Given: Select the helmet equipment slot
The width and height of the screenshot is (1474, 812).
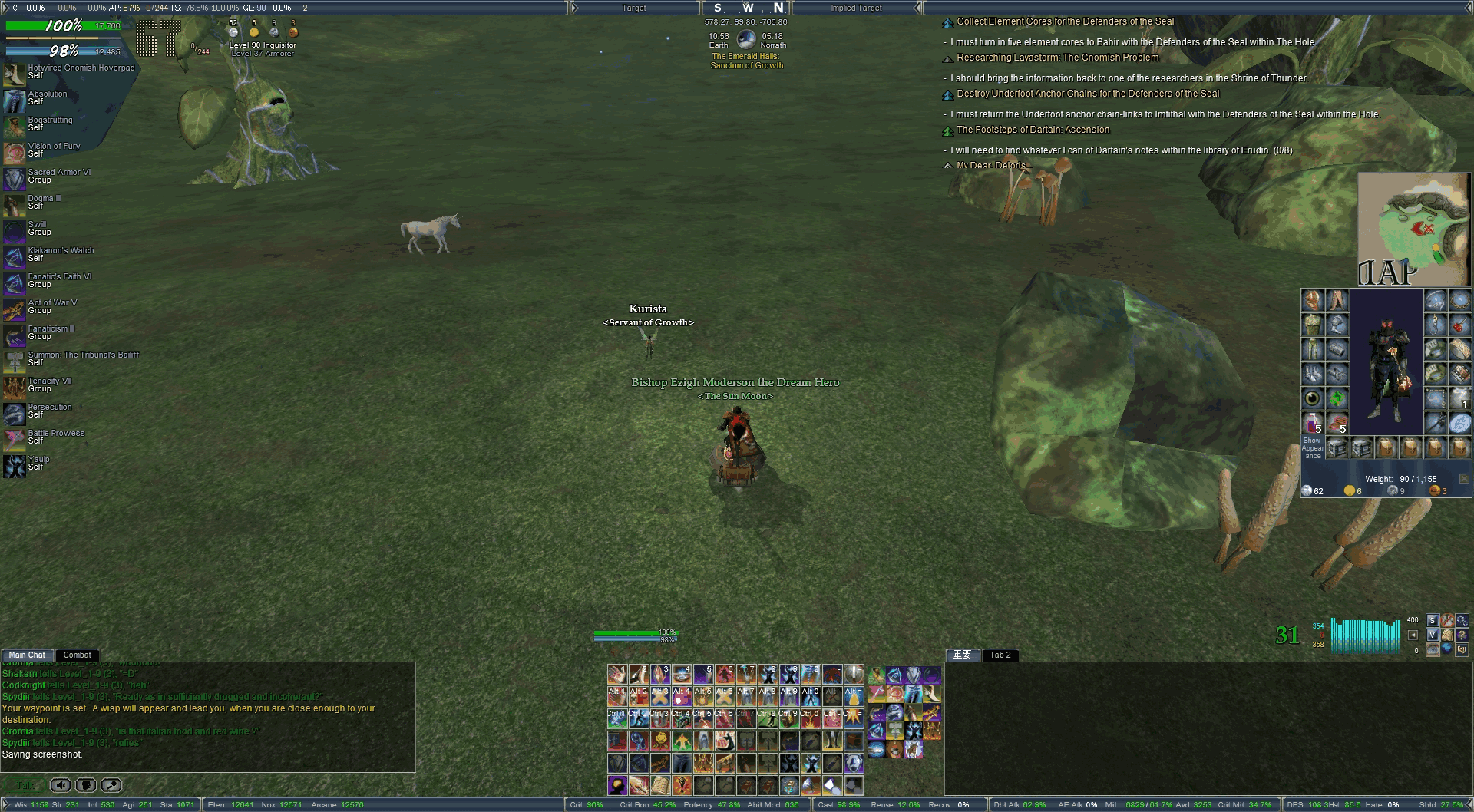Looking at the screenshot, I should 1312,300.
